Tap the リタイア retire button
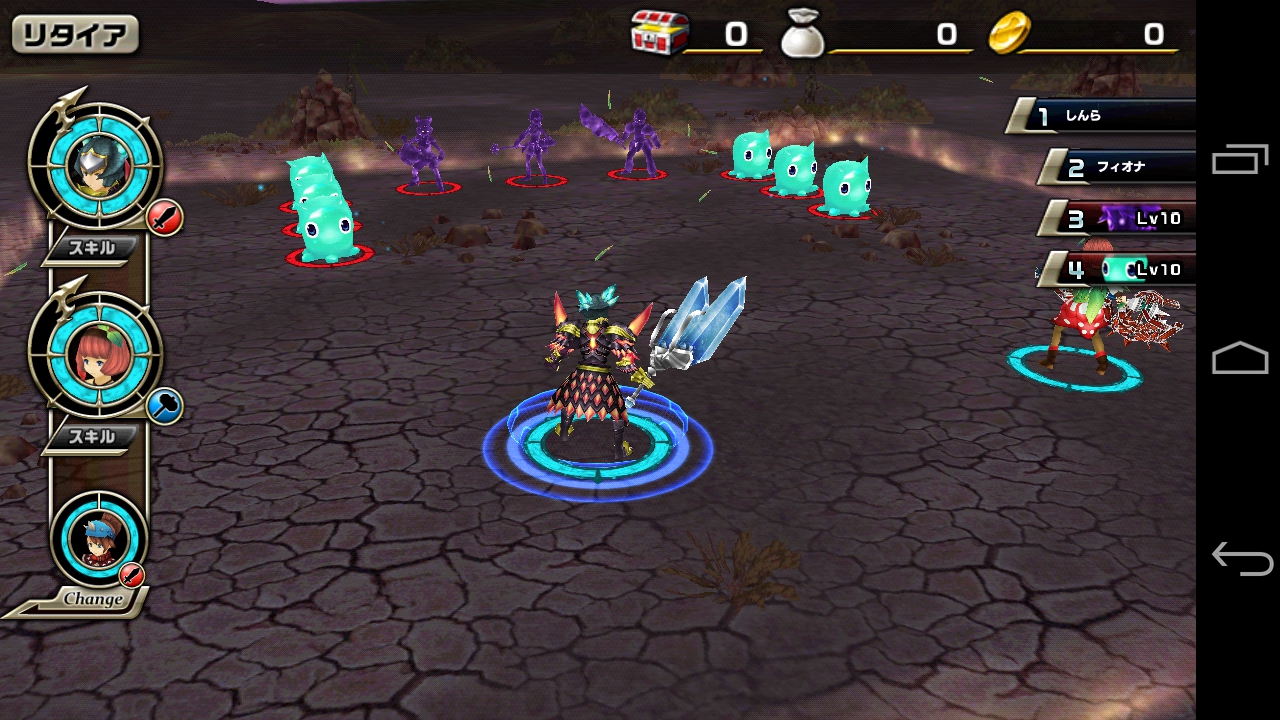1280x720 pixels. 75,35
